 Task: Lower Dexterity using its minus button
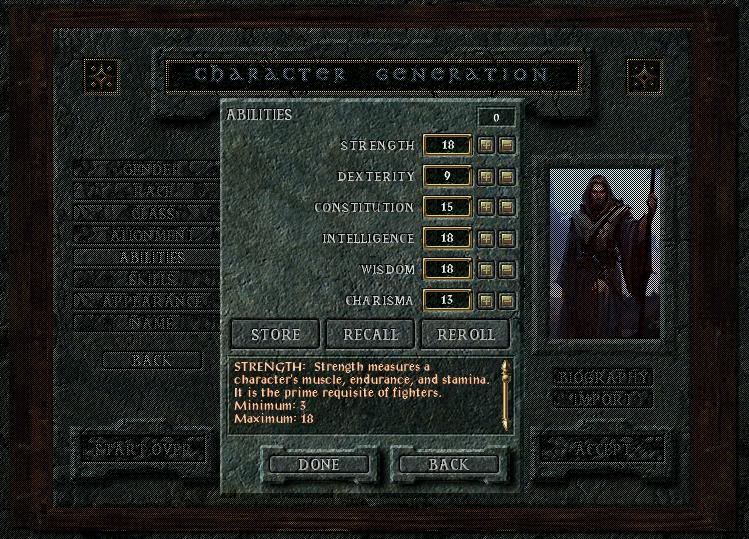pyautogui.click(x=506, y=177)
